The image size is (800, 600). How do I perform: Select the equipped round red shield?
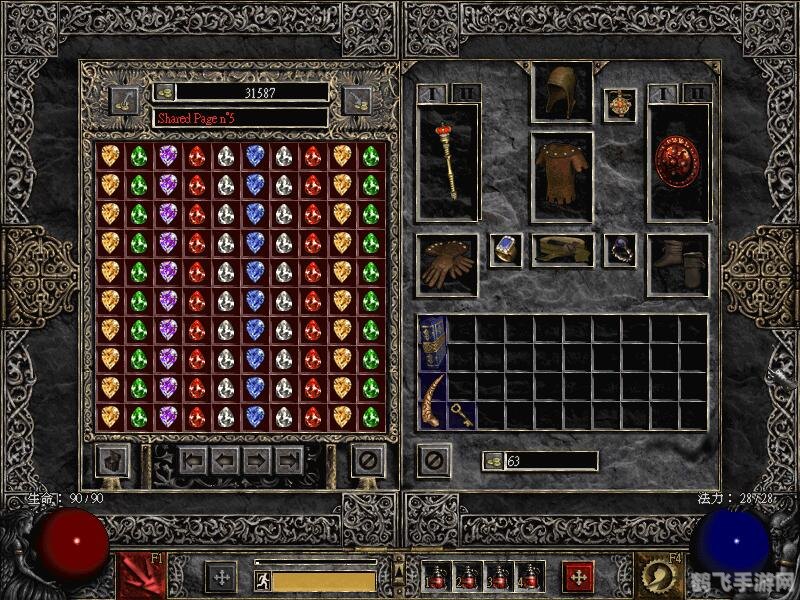pyautogui.click(x=678, y=160)
